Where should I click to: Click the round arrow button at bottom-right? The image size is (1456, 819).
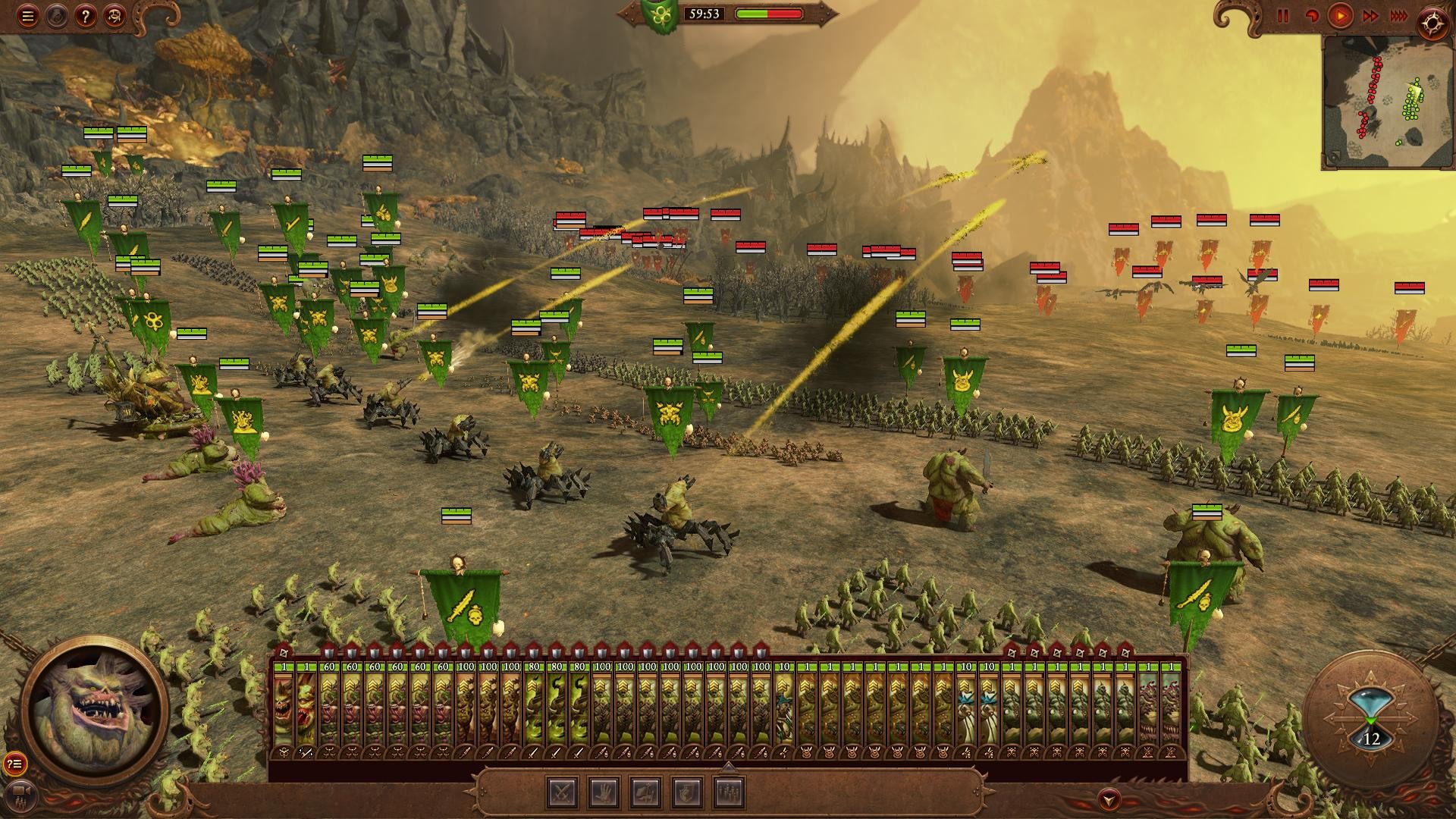[x=1109, y=799]
